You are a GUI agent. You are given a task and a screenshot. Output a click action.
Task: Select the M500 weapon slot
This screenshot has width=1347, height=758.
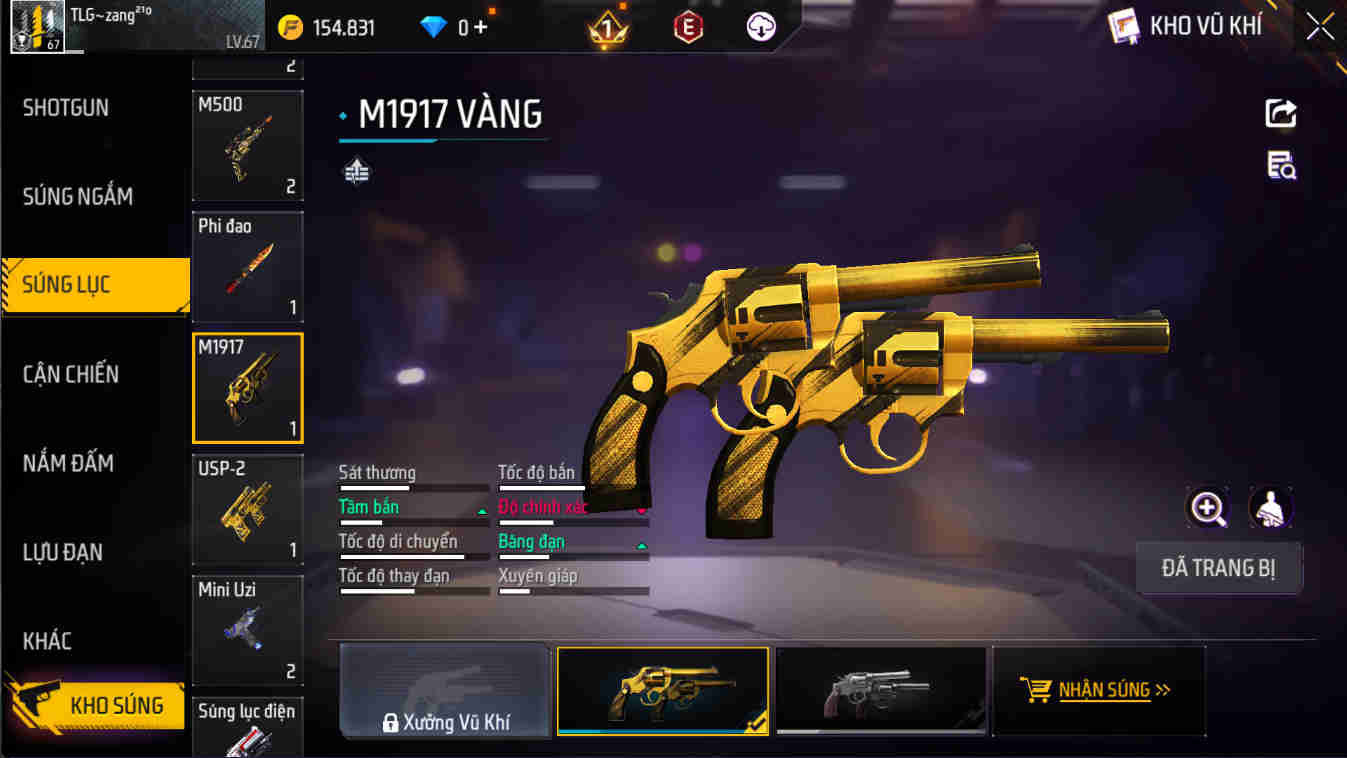click(x=247, y=146)
